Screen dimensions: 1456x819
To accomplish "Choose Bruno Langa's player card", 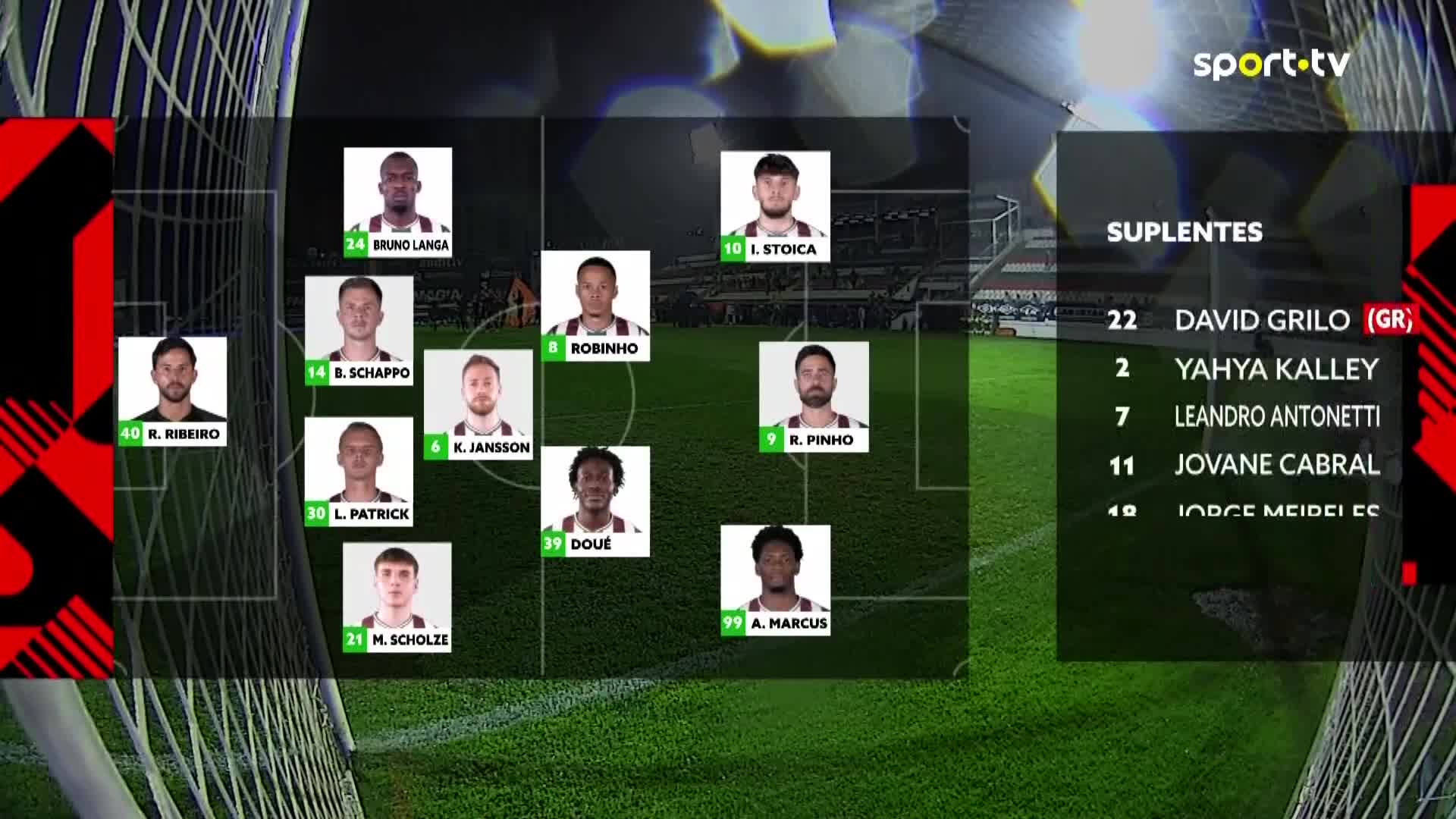I will (x=398, y=202).
